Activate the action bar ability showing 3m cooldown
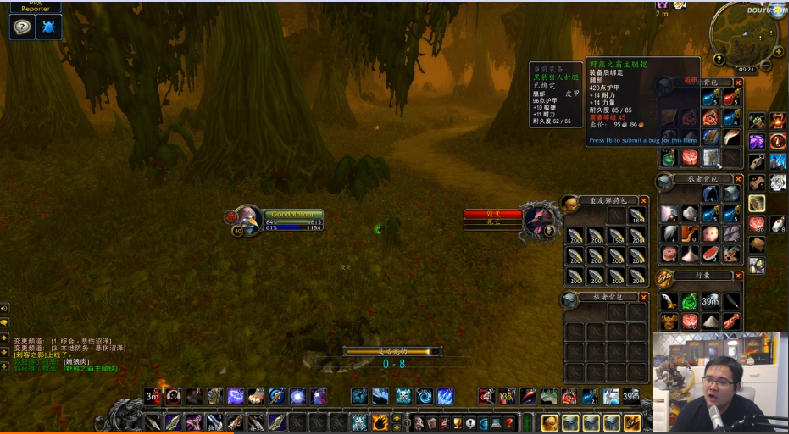This screenshot has width=789, height=434. (152, 396)
